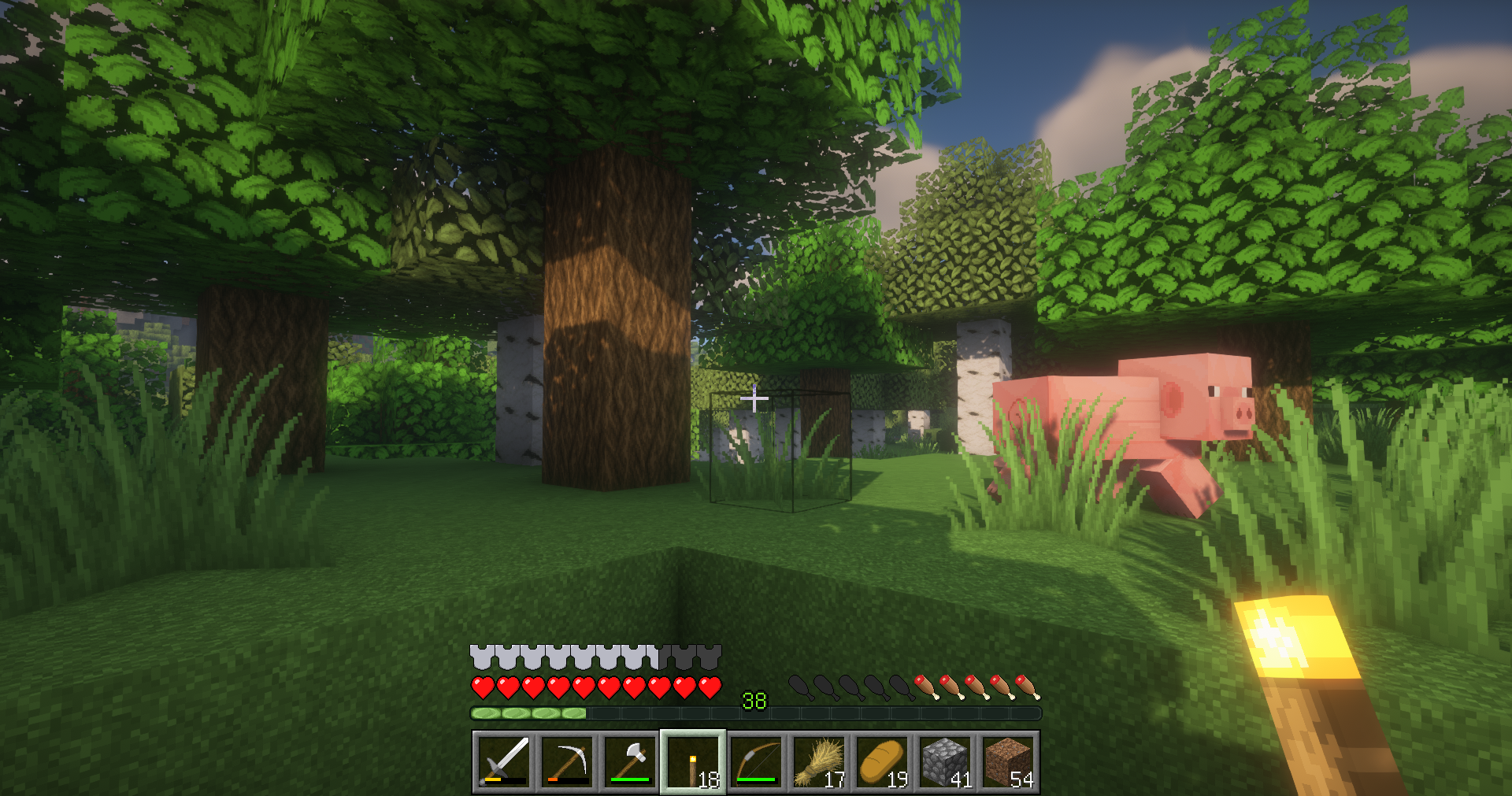Click the green experience progress bar

click(x=524, y=713)
